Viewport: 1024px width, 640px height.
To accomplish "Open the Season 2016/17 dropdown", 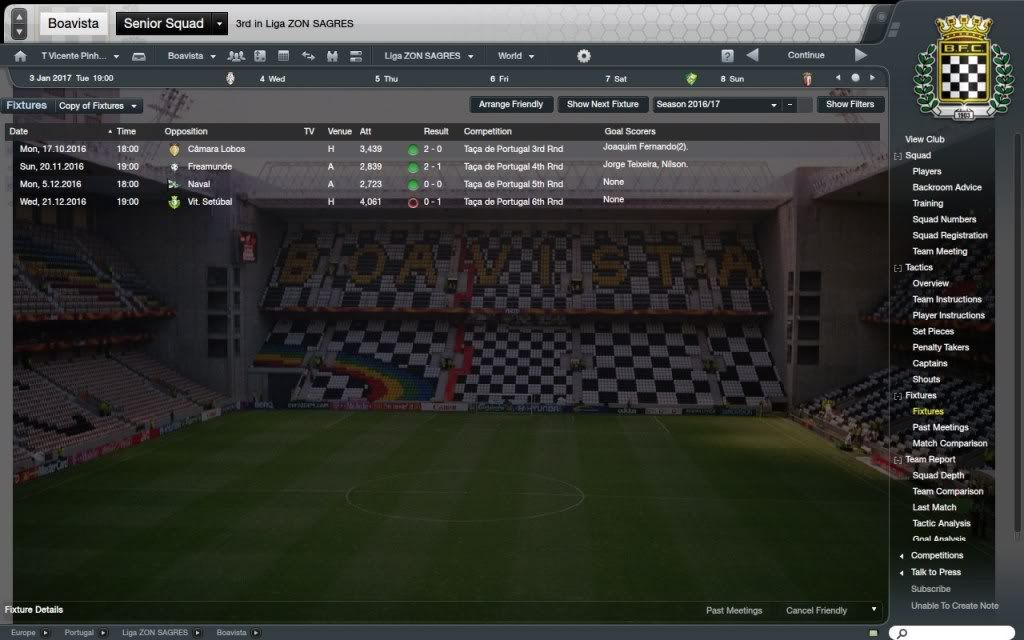I will point(716,104).
